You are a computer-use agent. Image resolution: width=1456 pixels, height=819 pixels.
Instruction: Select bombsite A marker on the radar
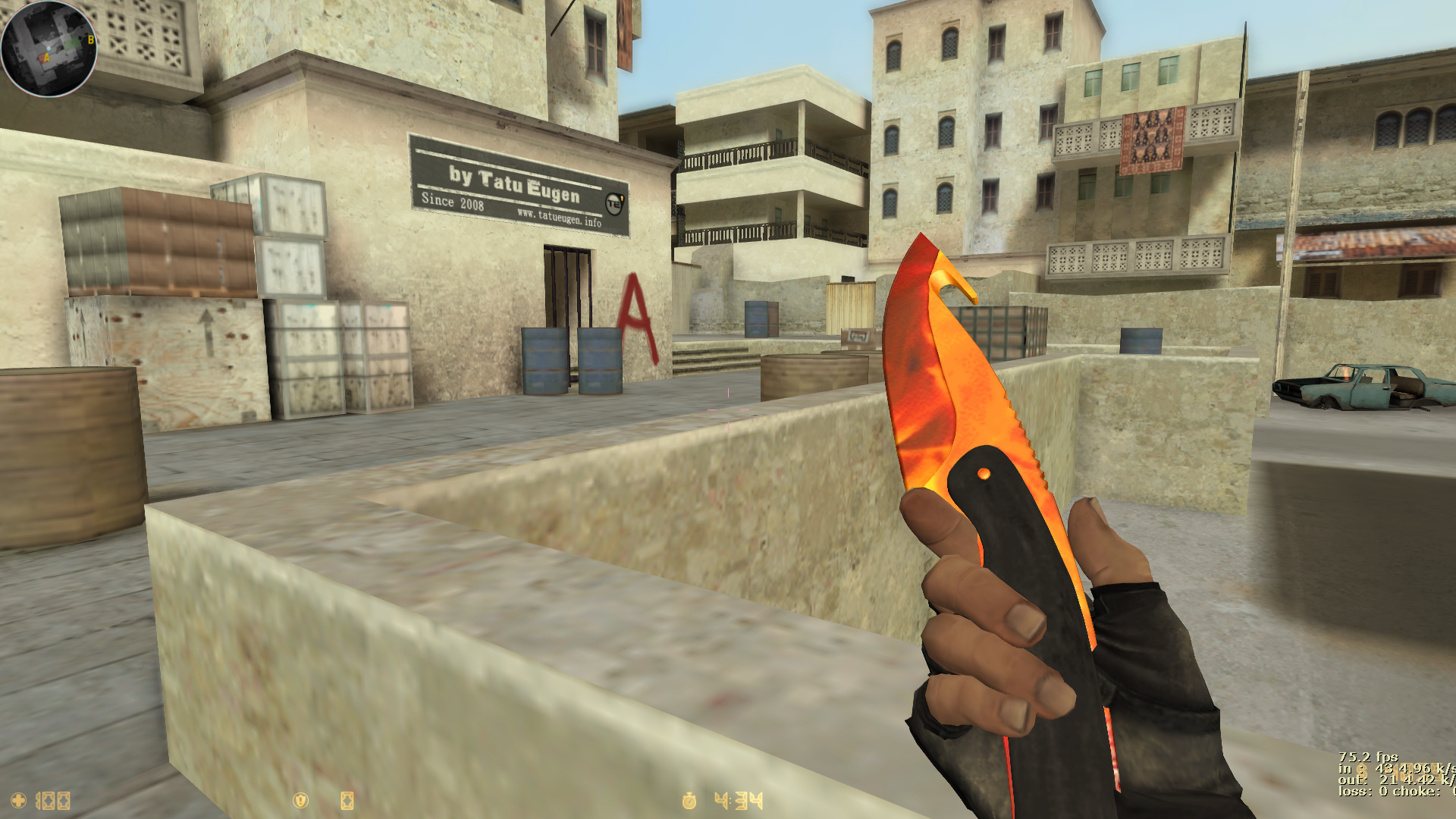[x=46, y=58]
